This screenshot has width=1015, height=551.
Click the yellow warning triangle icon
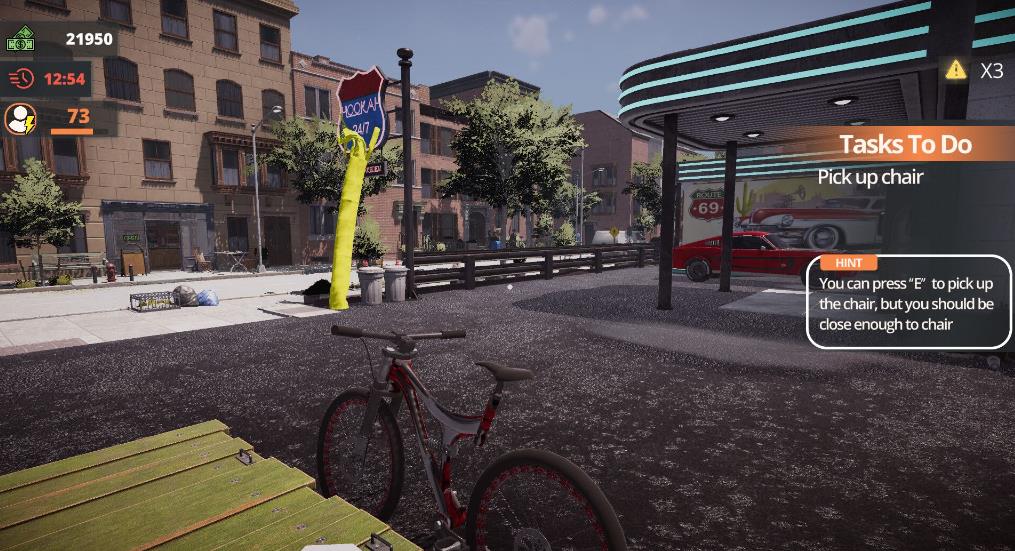coord(956,69)
